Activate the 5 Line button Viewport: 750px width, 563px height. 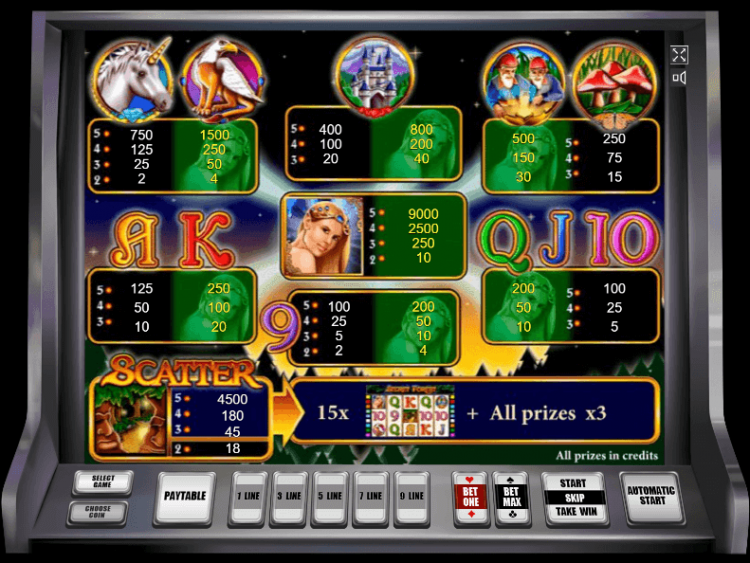(329, 497)
